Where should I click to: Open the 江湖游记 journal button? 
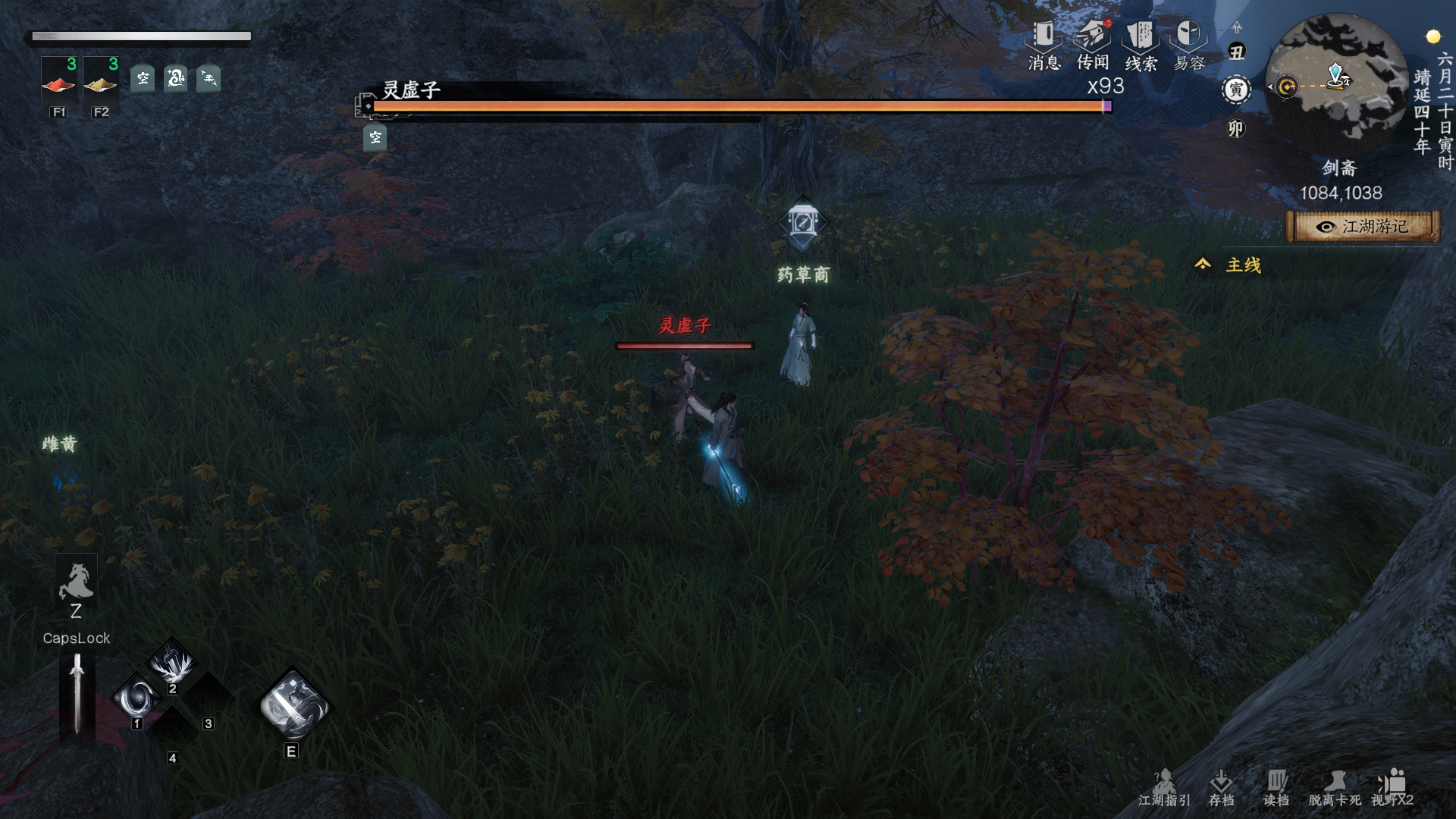coord(1363,227)
